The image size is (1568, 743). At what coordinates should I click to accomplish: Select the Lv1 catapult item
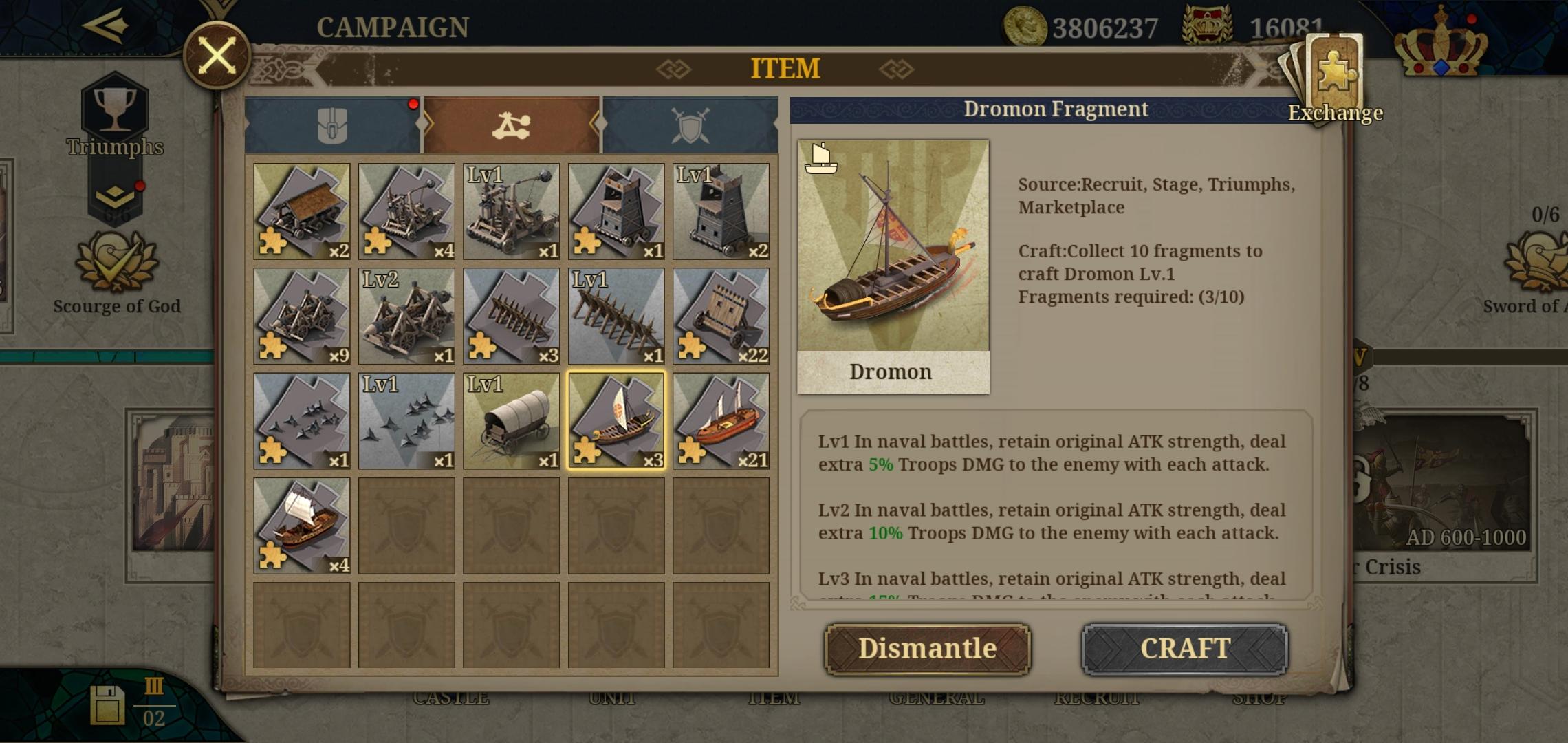(x=511, y=212)
